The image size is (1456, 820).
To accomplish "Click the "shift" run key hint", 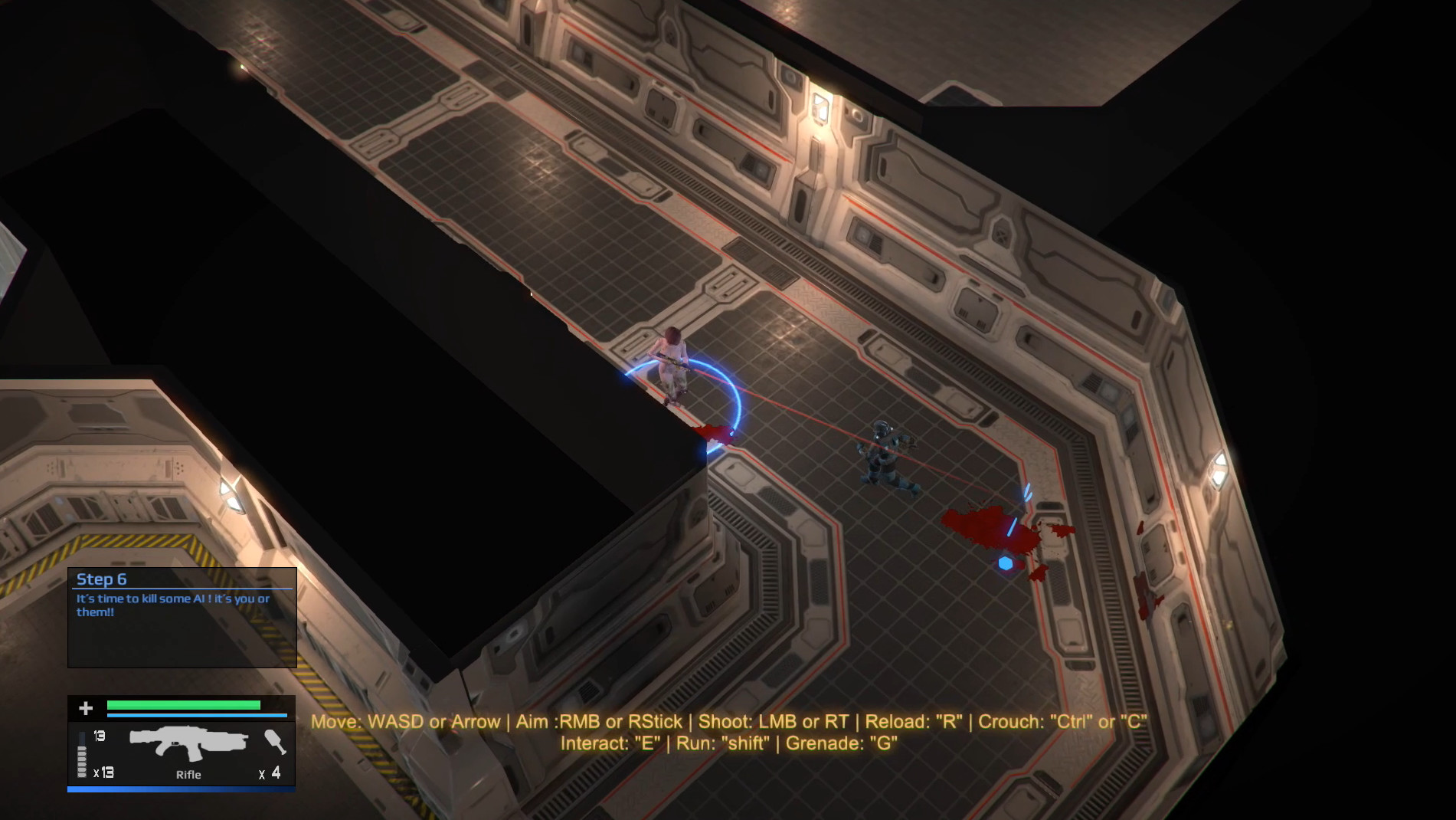I will (747, 743).
